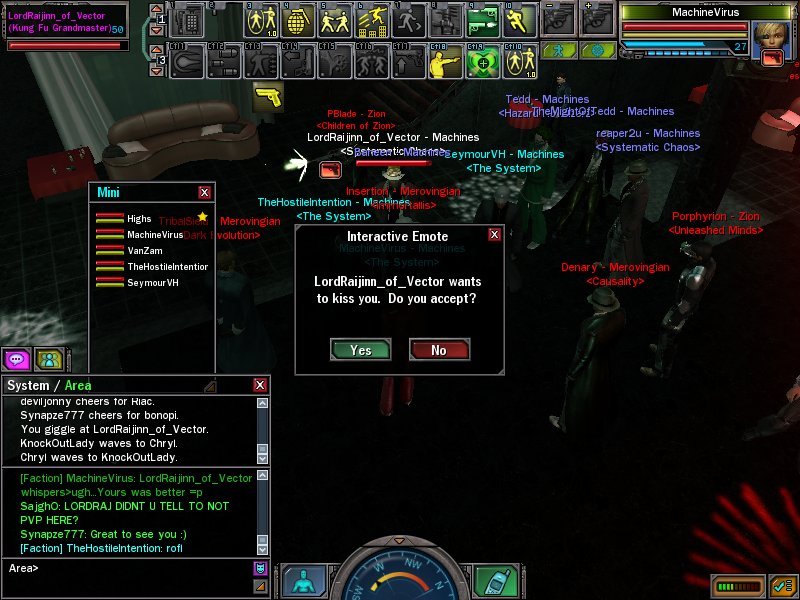Click the emote mask icon beside chat input
Viewport: 800px width, 600px height.
(x=261, y=569)
